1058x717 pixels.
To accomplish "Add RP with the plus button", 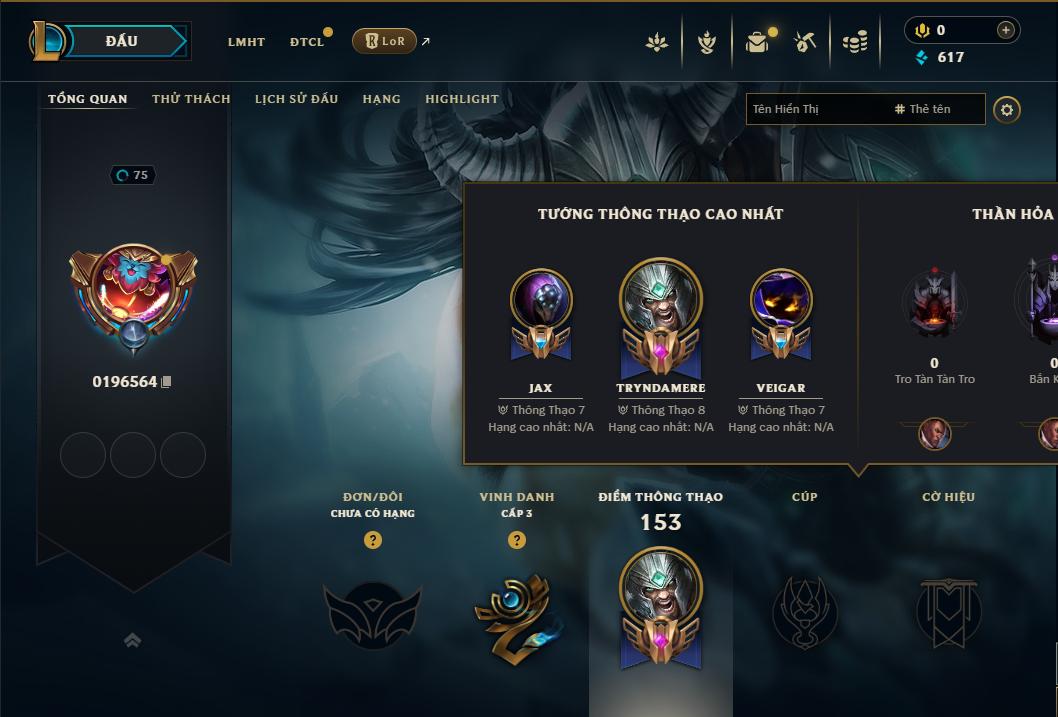I will pos(1005,31).
